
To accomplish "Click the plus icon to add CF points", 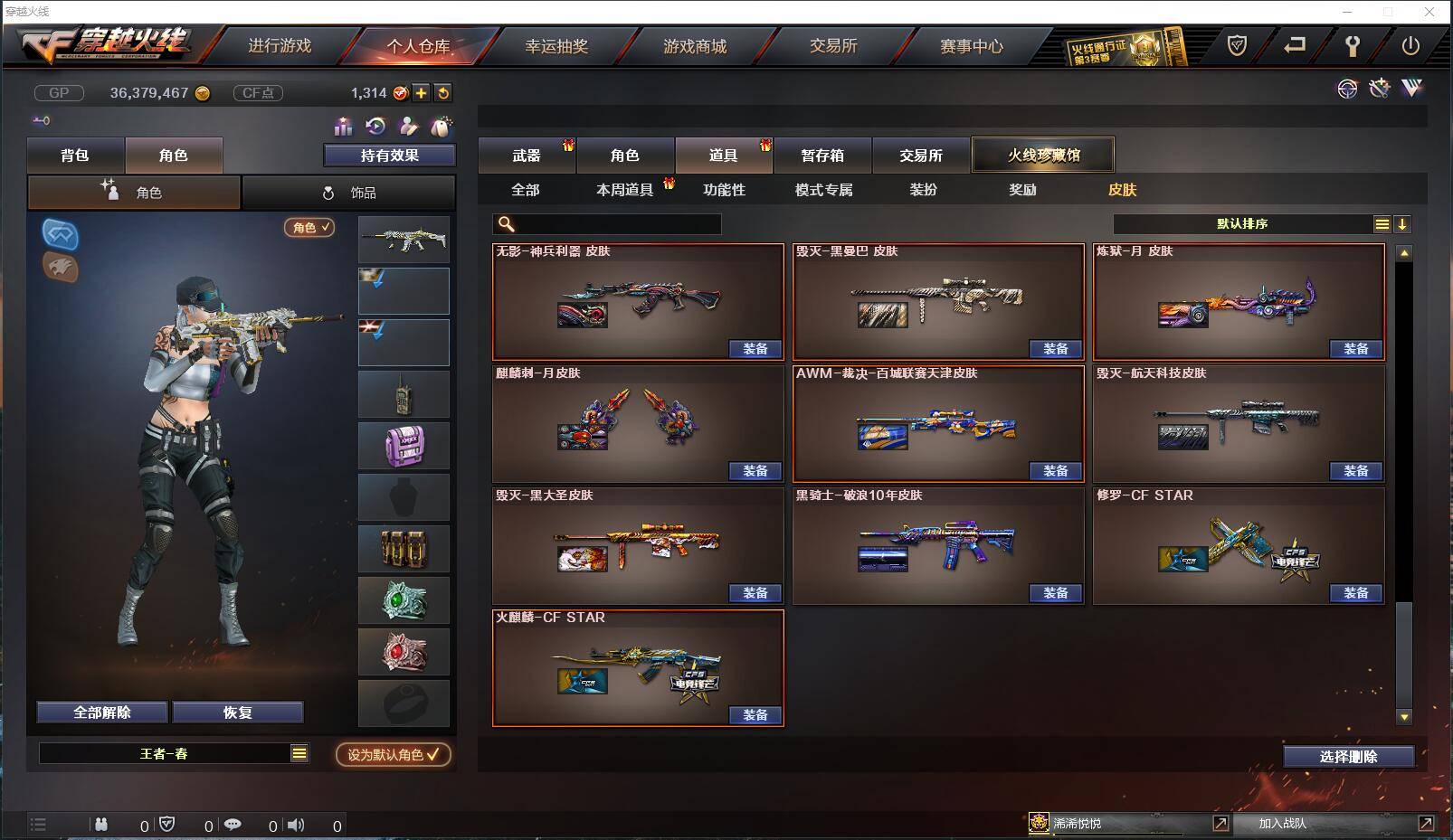I will 421,92.
